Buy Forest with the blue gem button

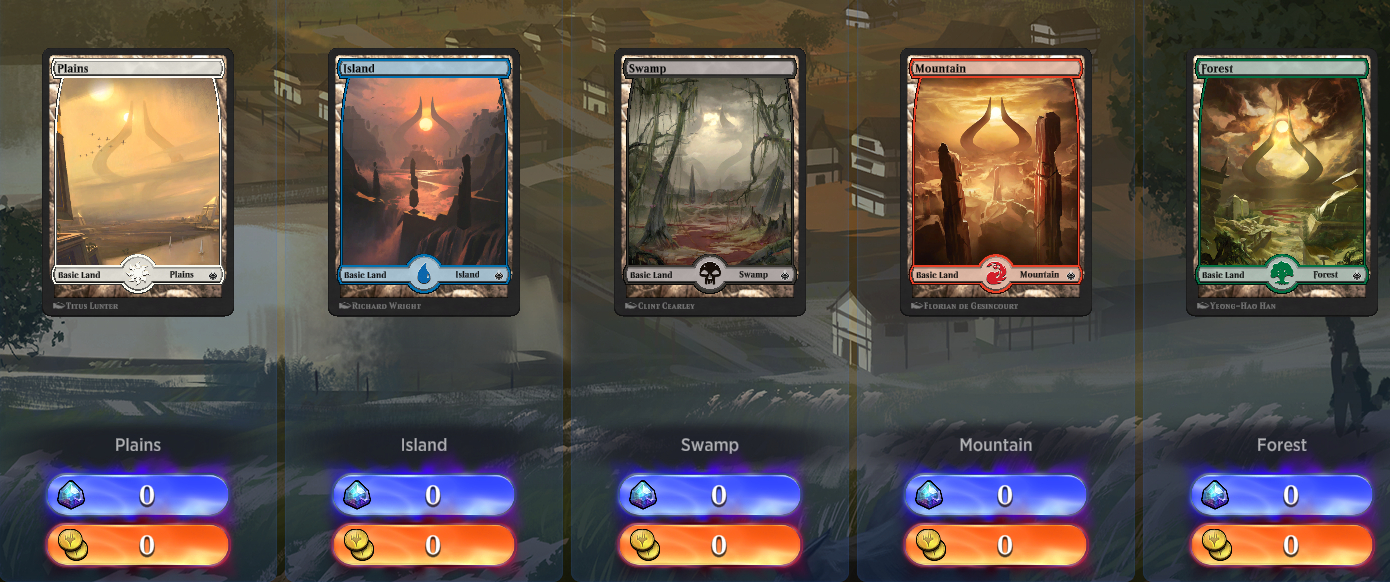[1282, 495]
